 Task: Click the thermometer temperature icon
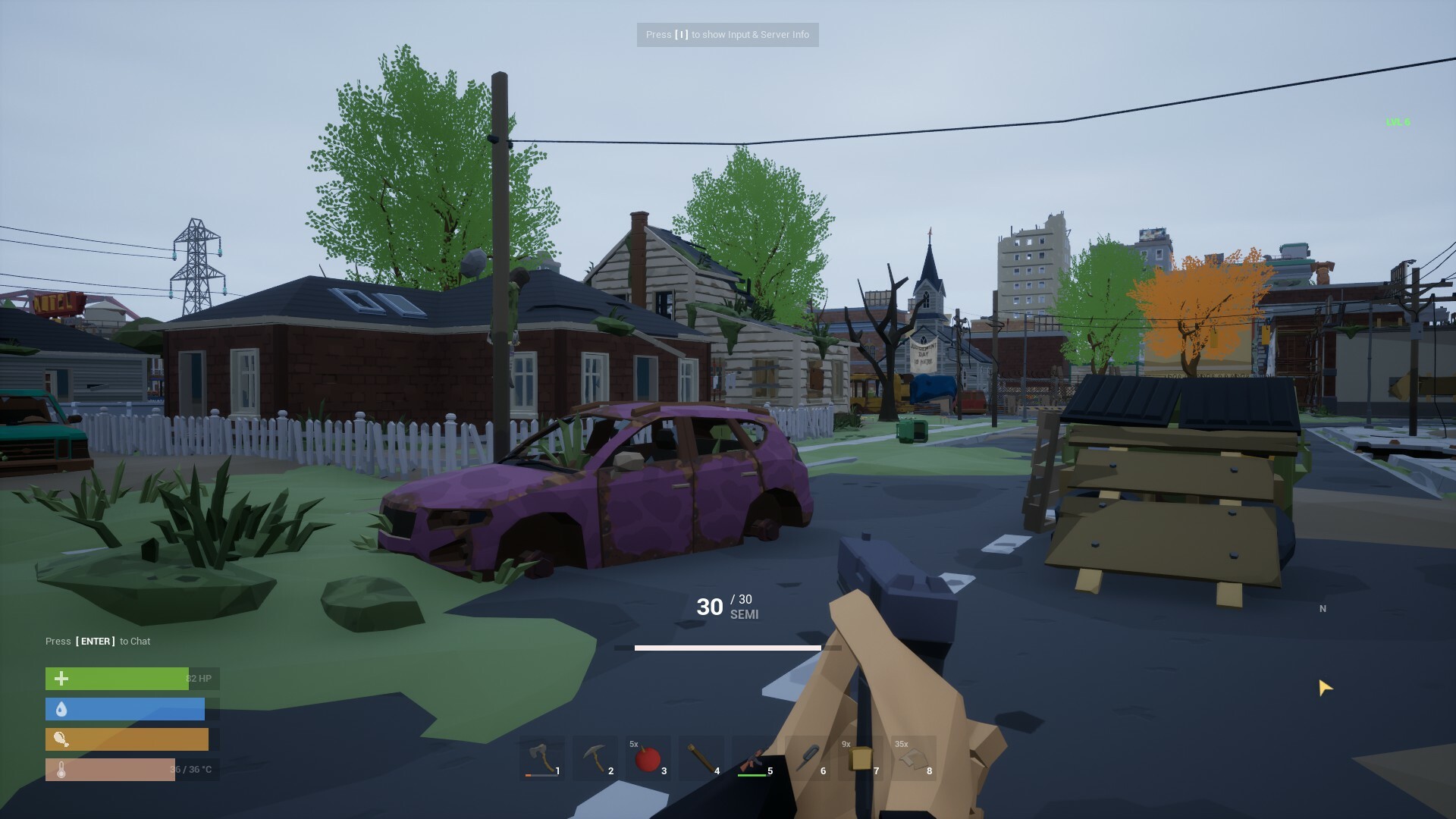61,769
